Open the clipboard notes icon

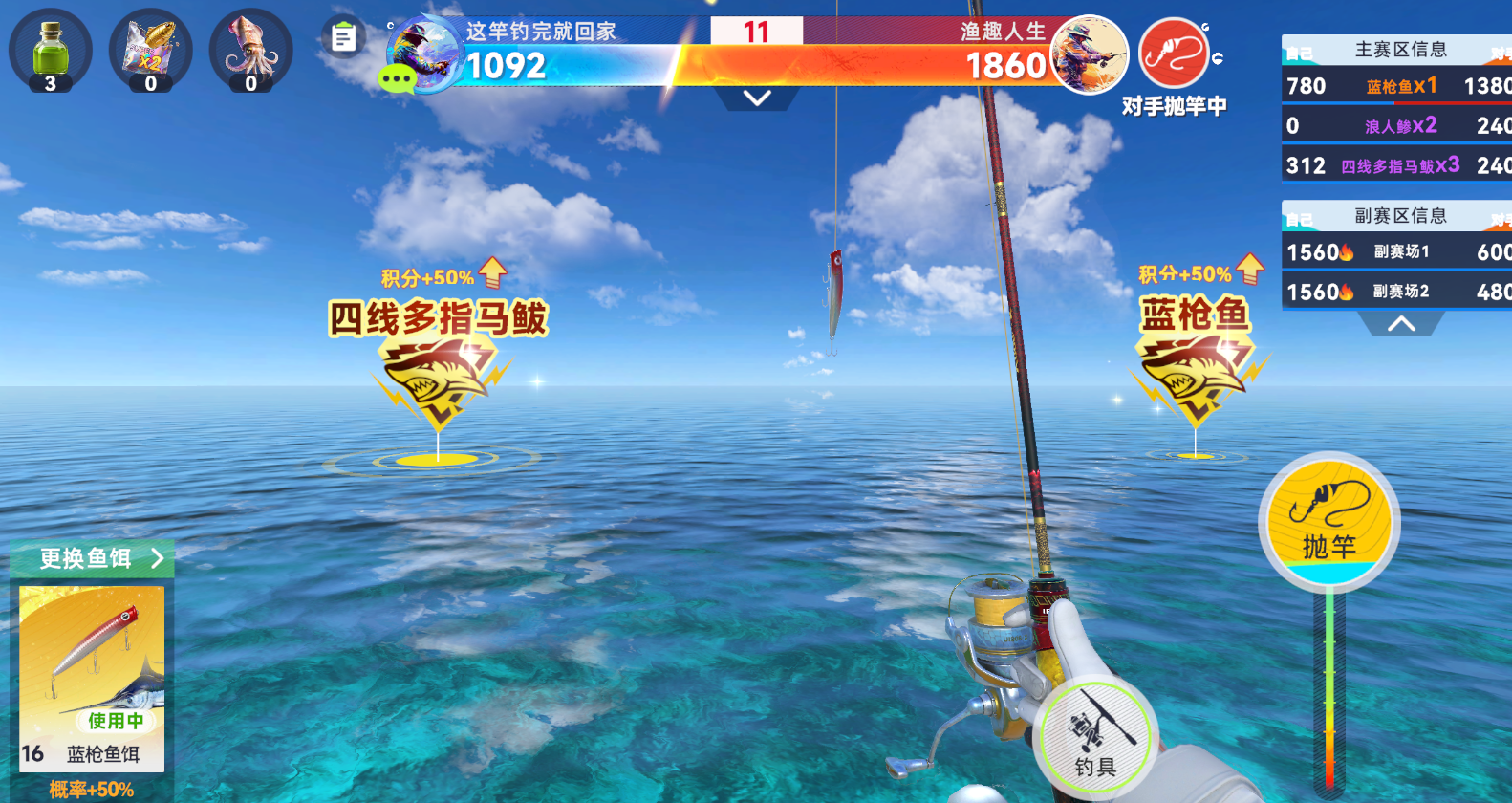(x=343, y=38)
